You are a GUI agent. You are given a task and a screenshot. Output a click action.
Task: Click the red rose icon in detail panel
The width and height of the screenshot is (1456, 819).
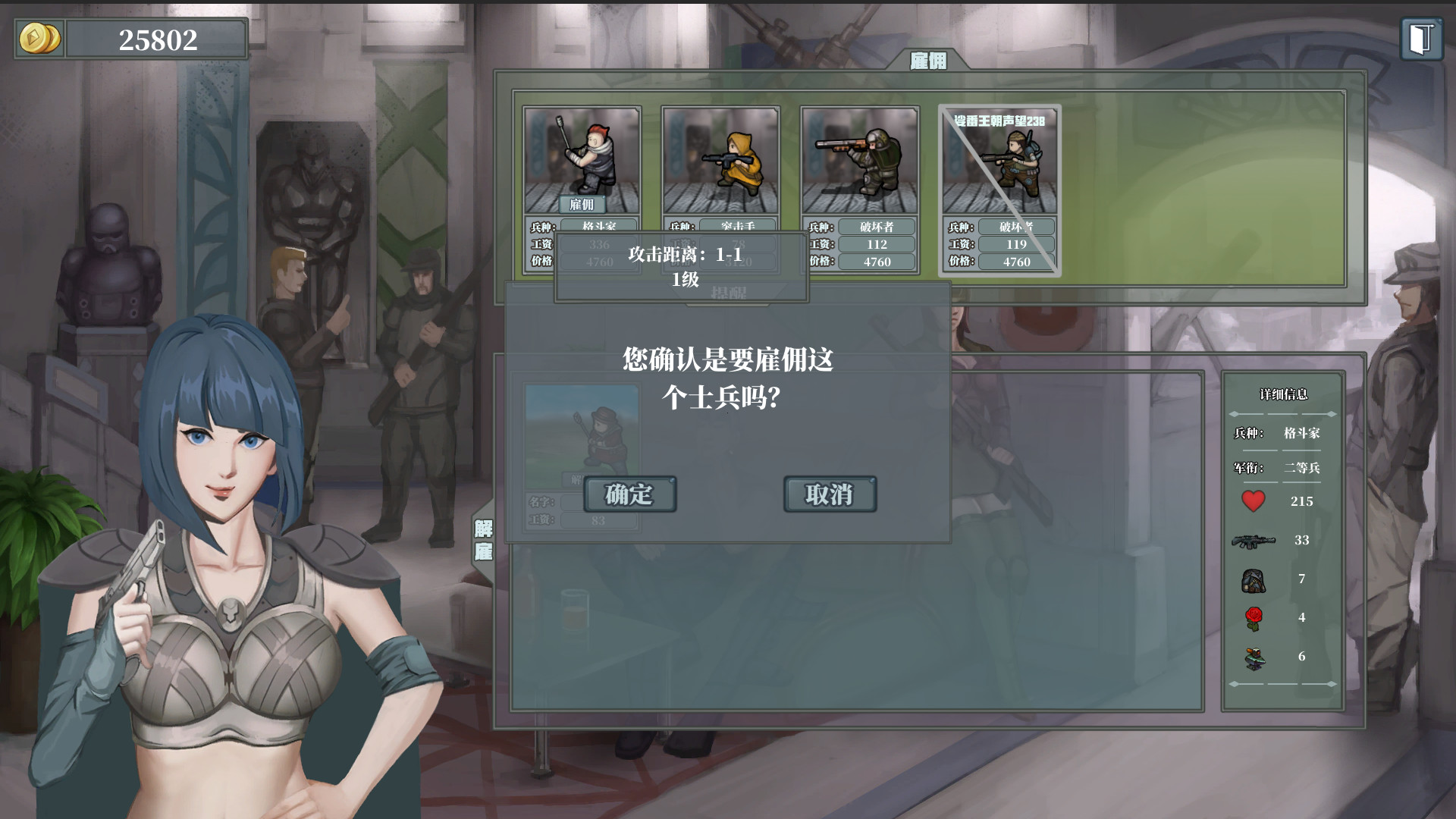[1253, 617]
